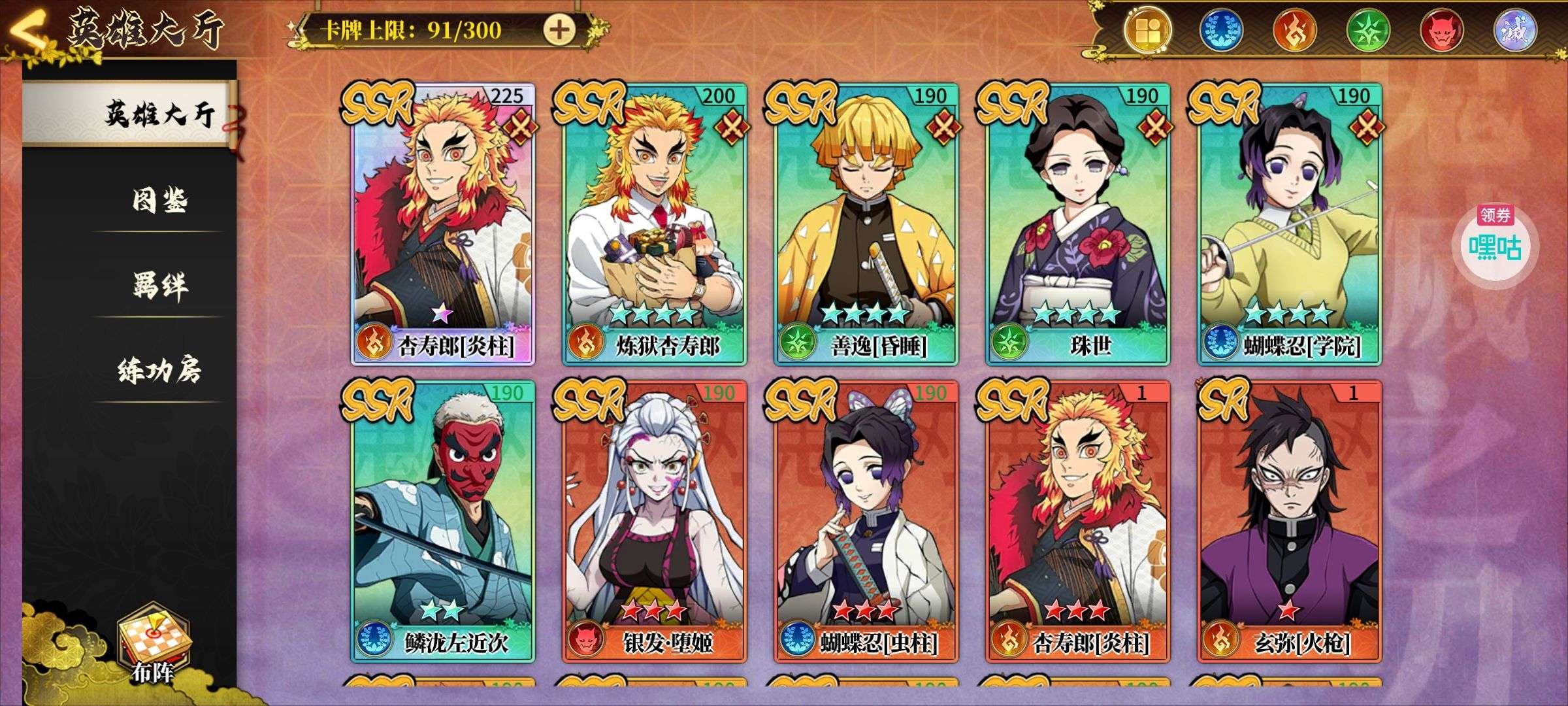This screenshot has width=1568, height=706.
Task: Tap the 嘿咕 领券 floating bubble
Action: pos(1495,243)
